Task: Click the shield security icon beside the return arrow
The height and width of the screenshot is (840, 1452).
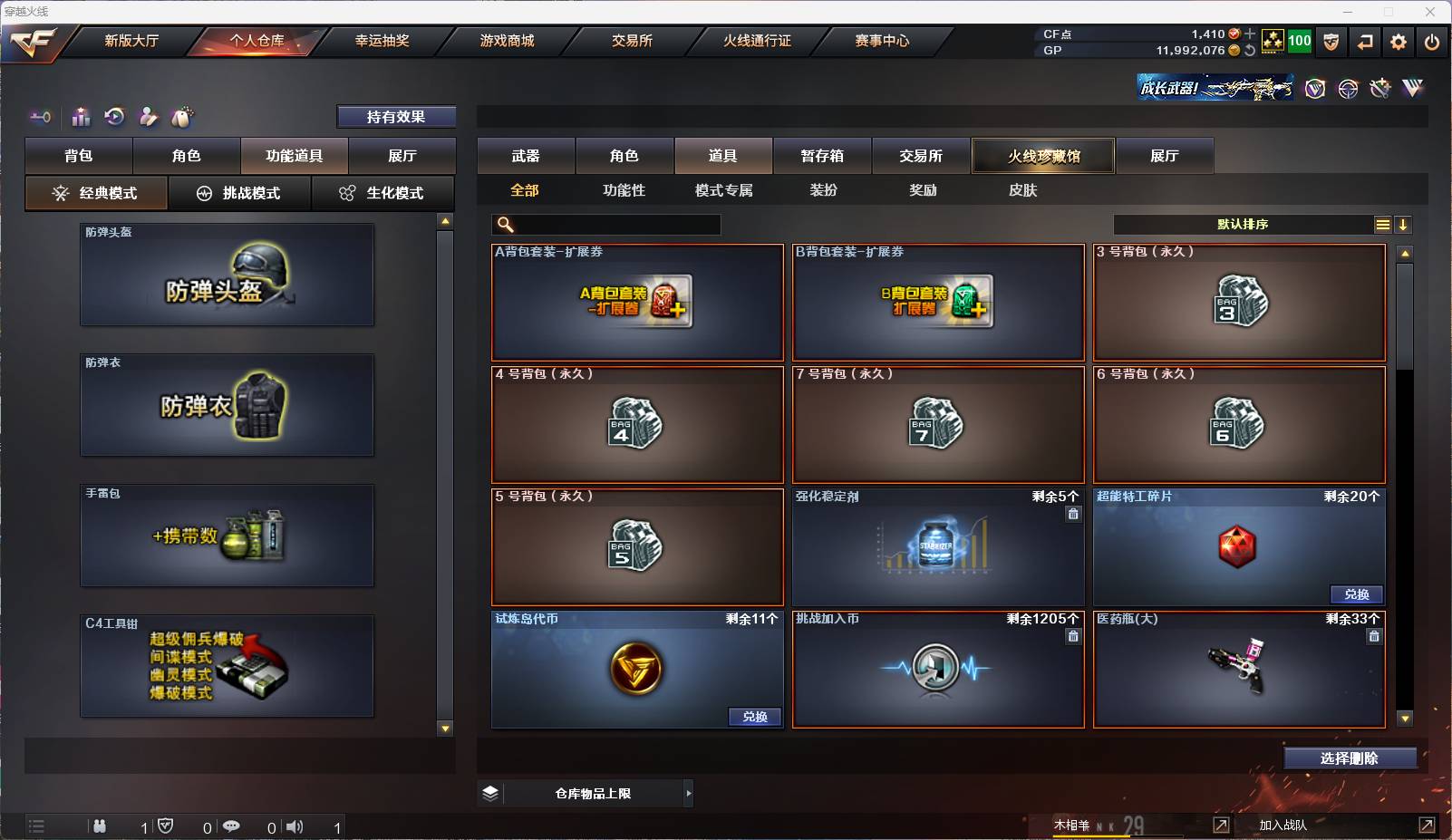Action: point(1331,42)
